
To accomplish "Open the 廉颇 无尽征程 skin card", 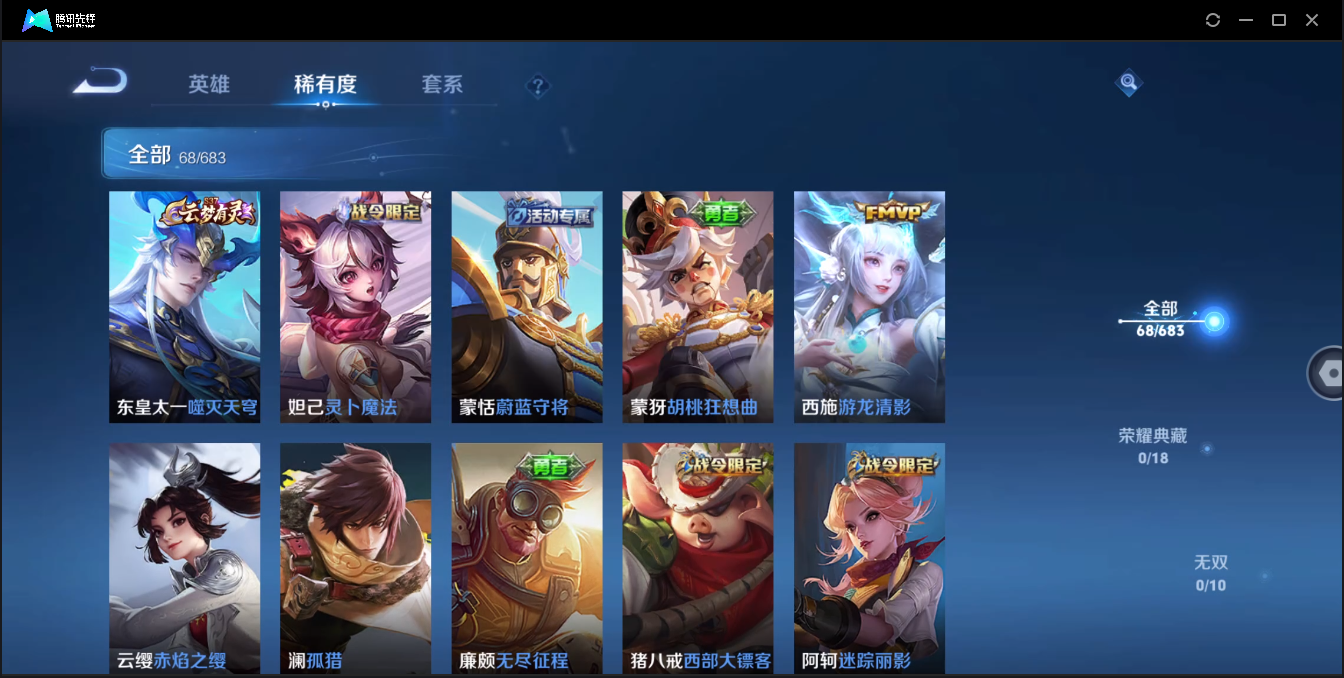I will point(527,558).
